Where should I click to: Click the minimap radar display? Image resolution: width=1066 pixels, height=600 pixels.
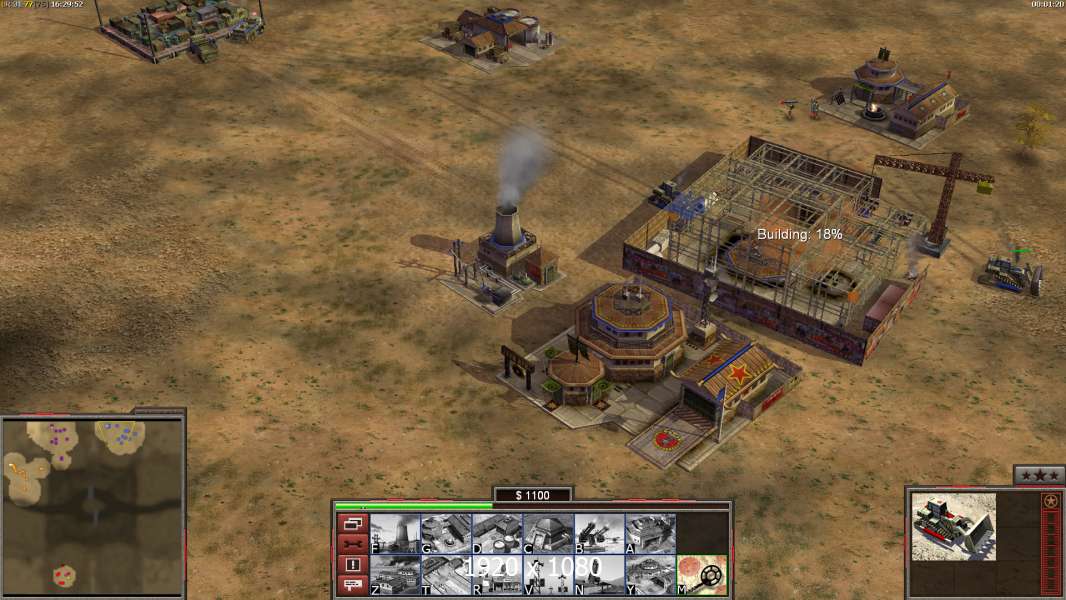(x=92, y=505)
